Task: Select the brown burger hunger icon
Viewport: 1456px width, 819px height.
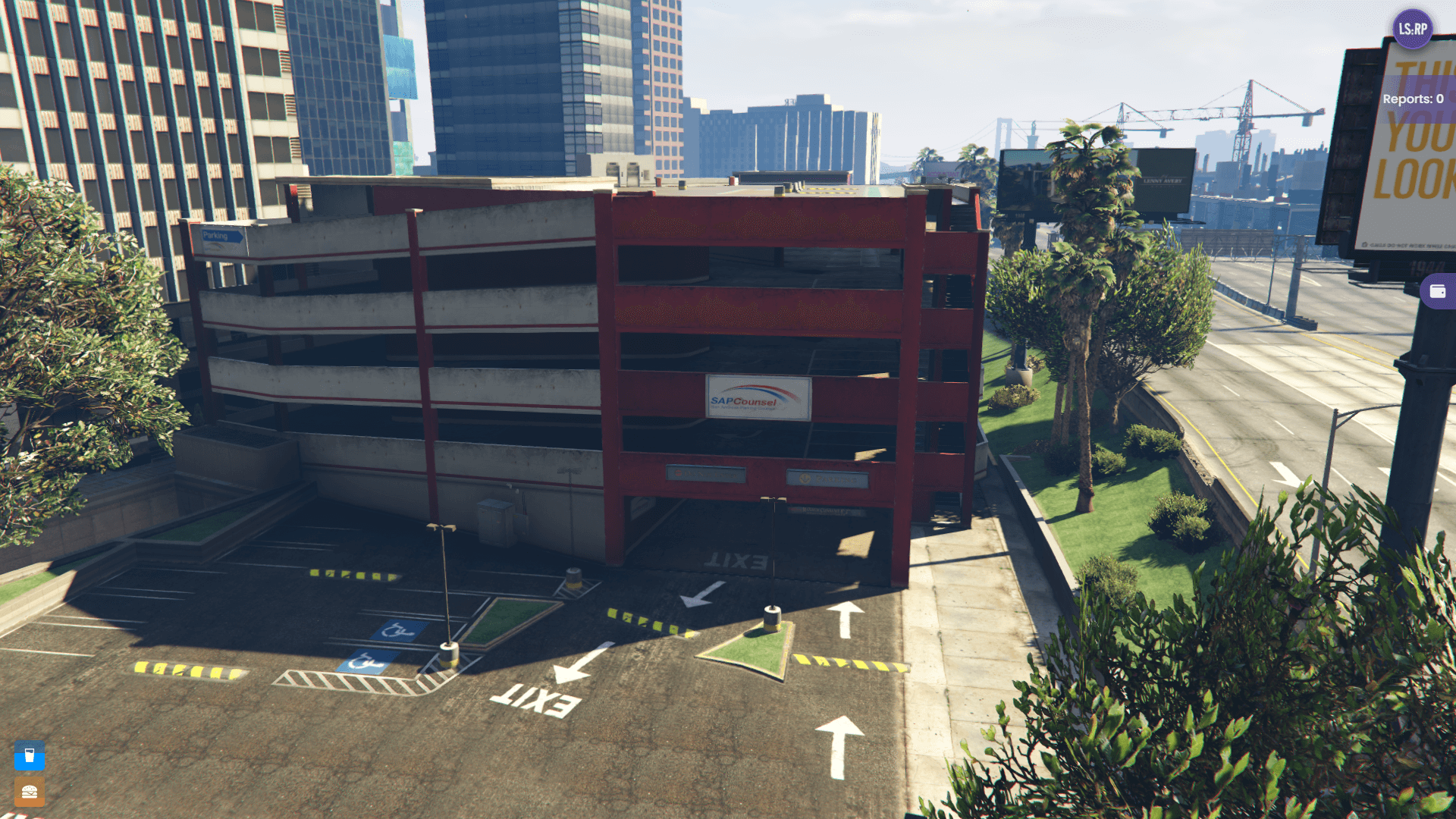Action: click(29, 791)
